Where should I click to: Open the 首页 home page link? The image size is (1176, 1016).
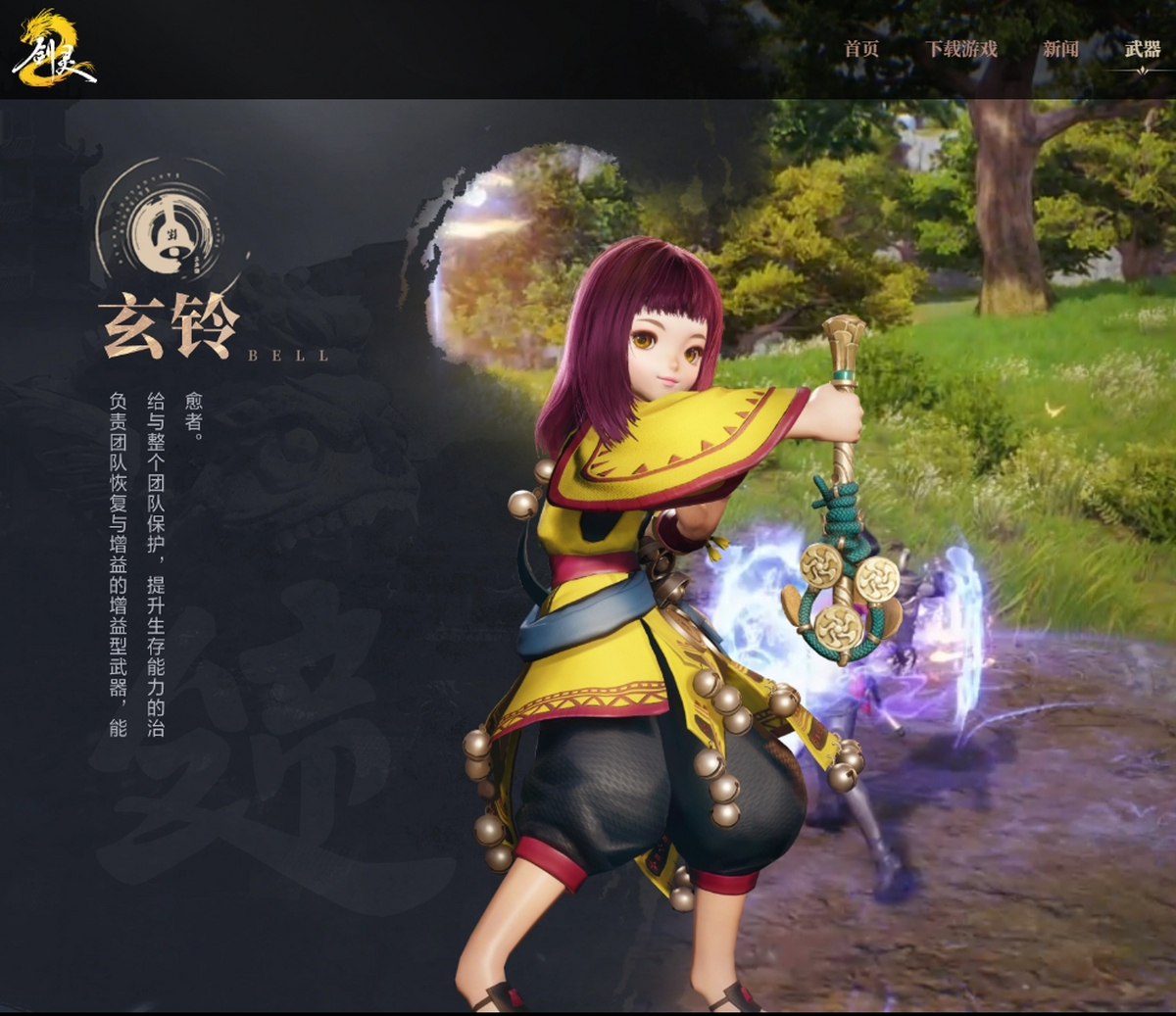[861, 49]
